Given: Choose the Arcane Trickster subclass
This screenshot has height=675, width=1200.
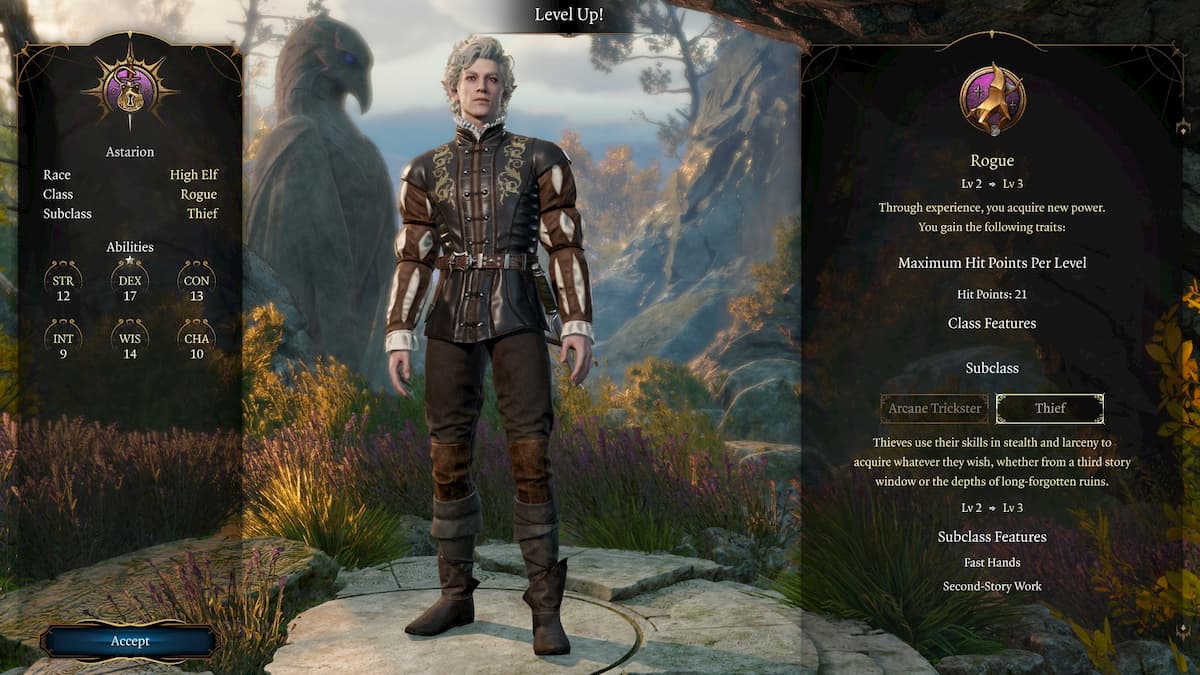Looking at the screenshot, I should 934,408.
